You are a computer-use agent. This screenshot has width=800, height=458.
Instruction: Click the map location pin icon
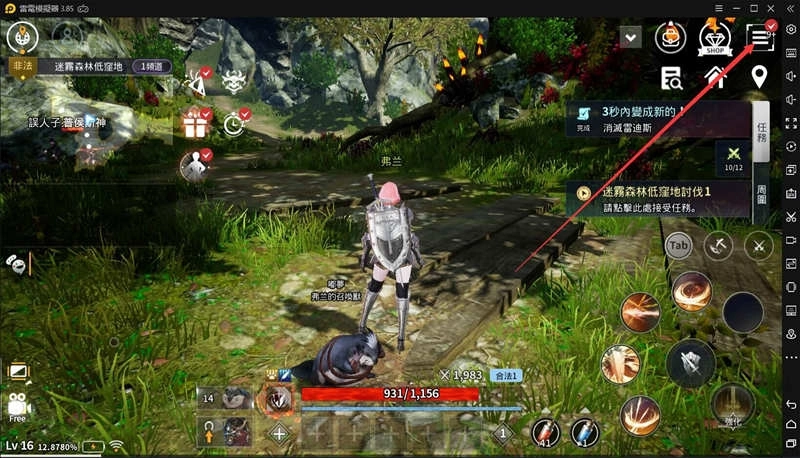click(x=759, y=76)
